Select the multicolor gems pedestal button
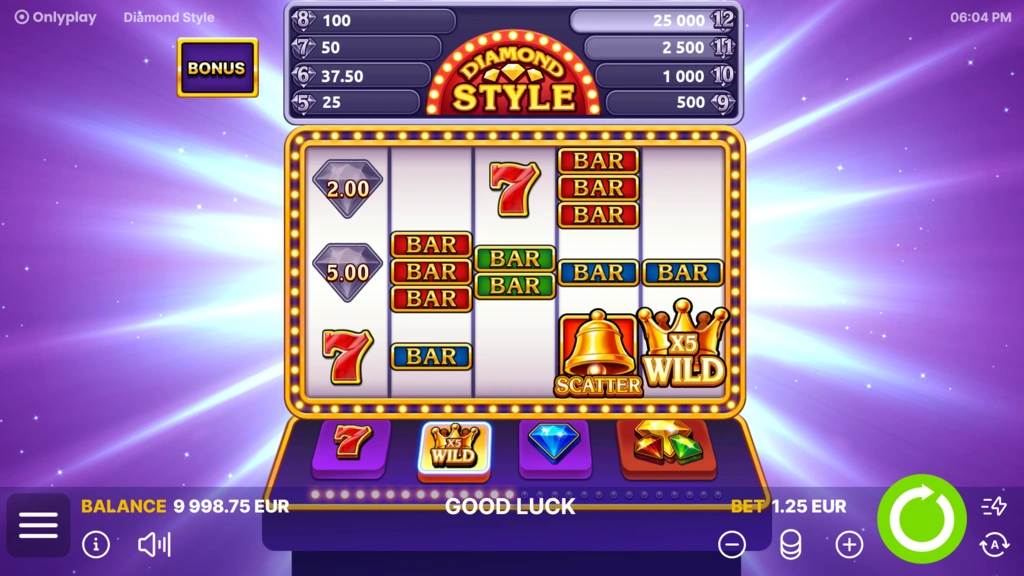Screen dimensions: 1024x576 (668, 444)
